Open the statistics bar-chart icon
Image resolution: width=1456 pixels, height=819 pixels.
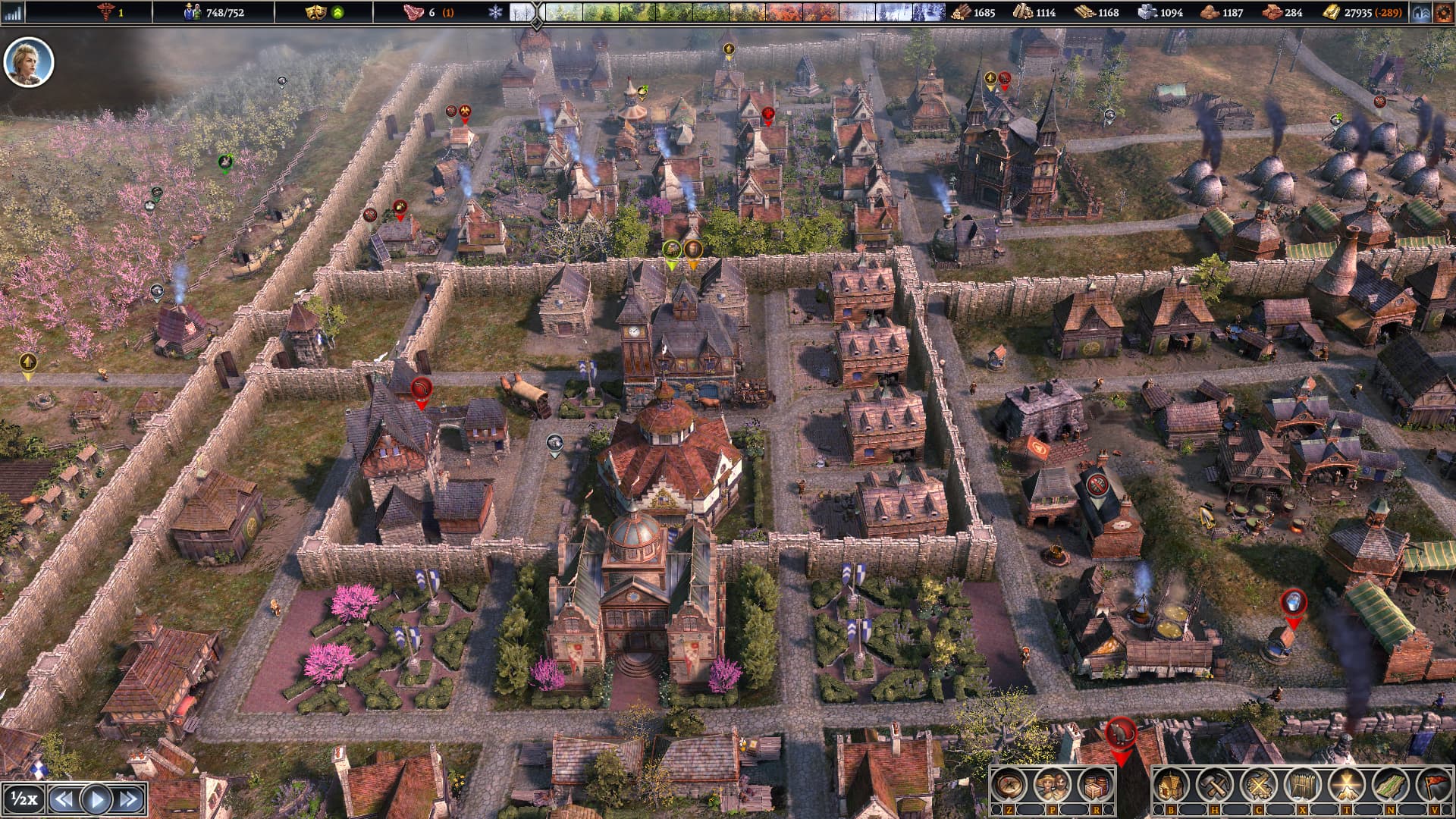[x=13, y=12]
